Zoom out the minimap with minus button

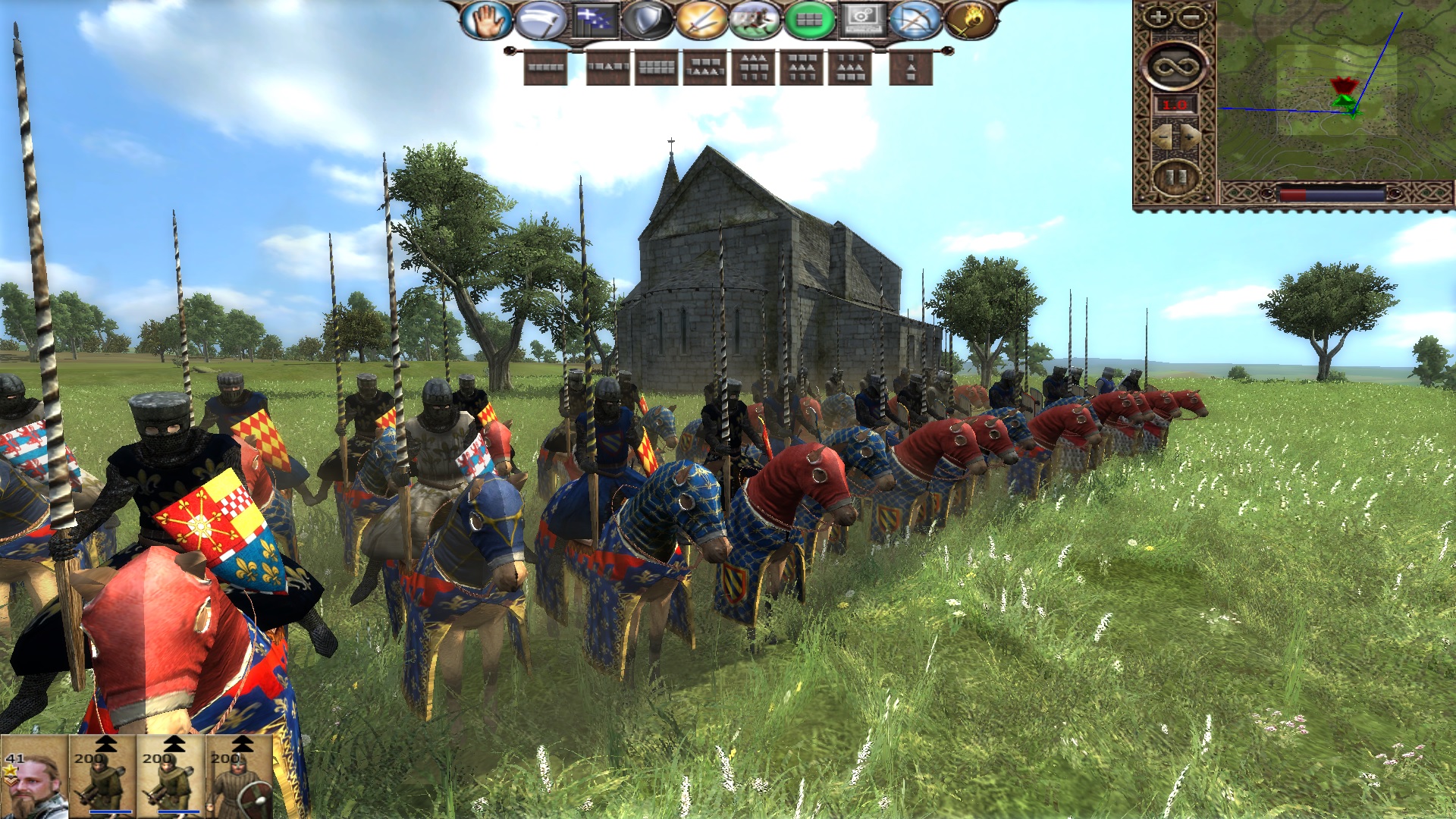1191,17
